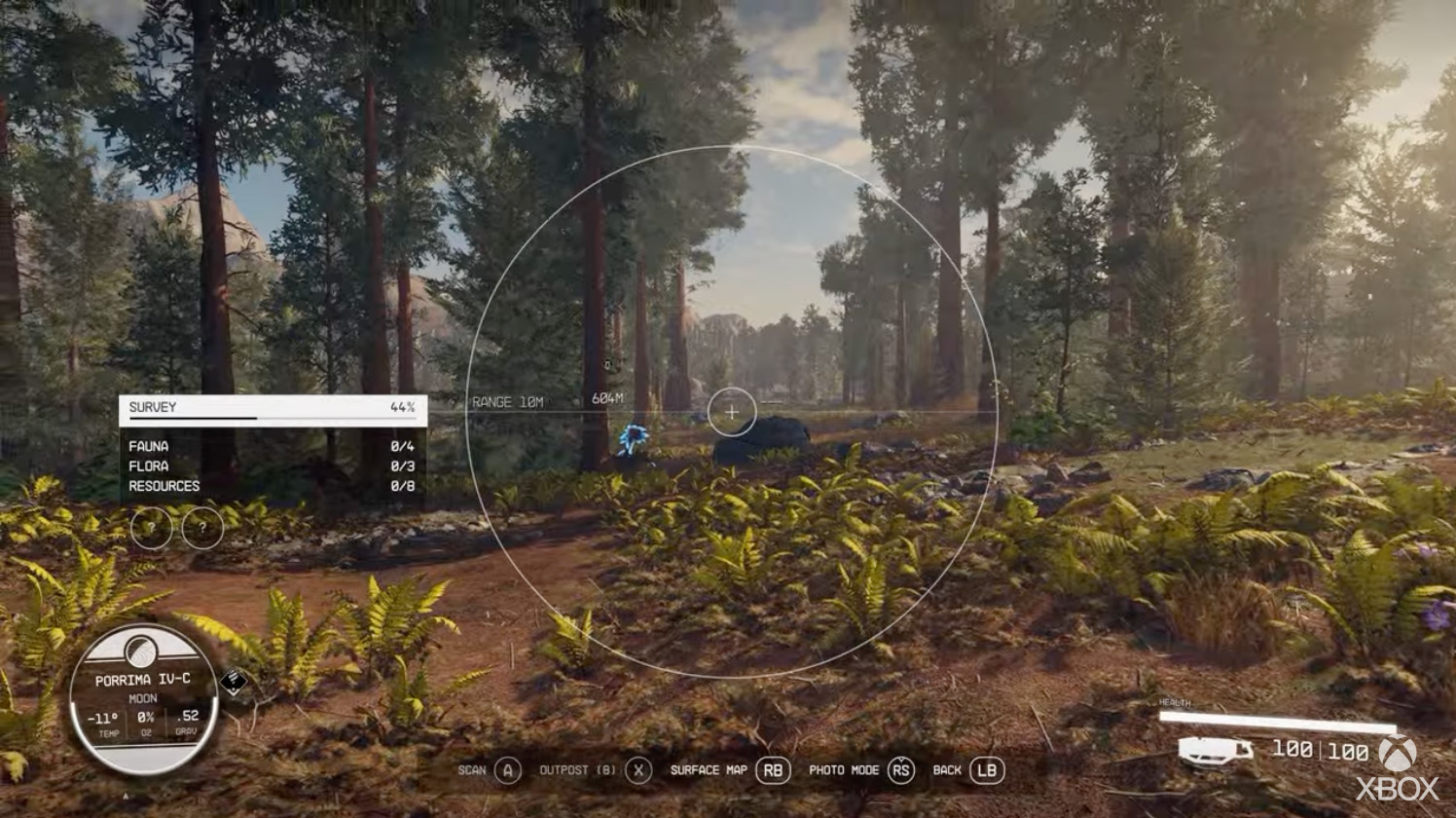Open the Porrima IV-C planet info widget

click(143, 699)
